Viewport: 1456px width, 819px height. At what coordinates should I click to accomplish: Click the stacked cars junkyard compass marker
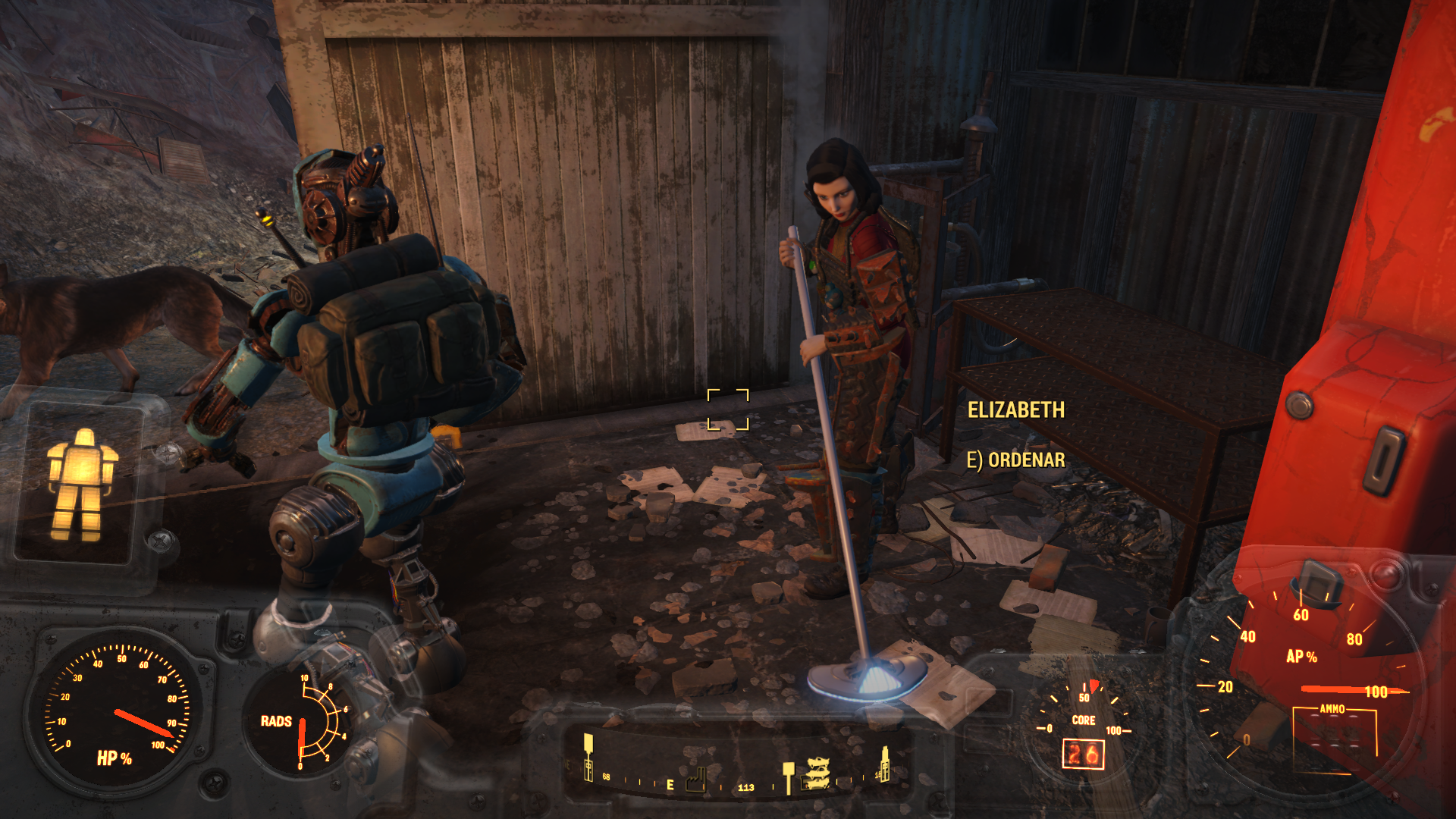[817, 773]
